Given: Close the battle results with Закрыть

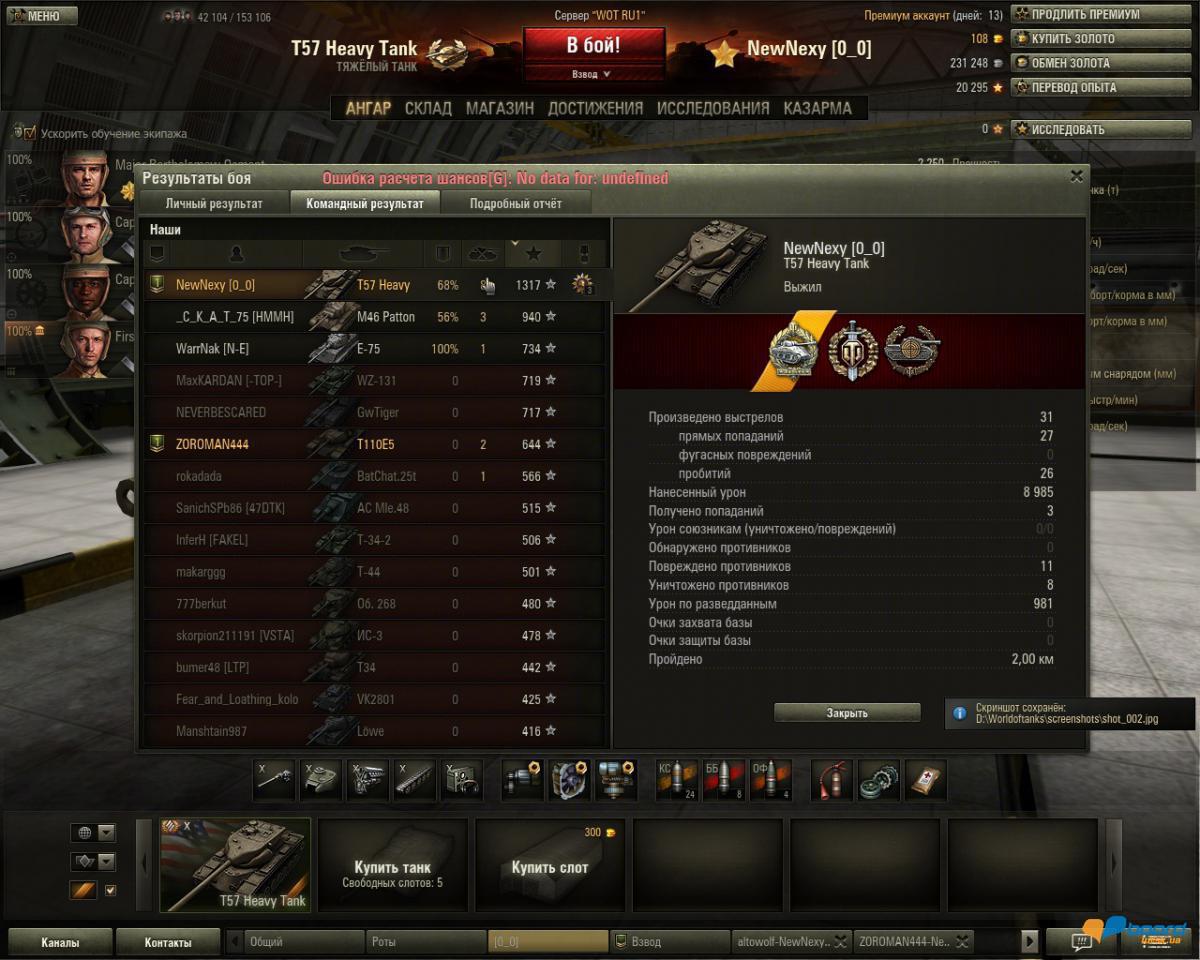Looking at the screenshot, I should pyautogui.click(x=847, y=713).
